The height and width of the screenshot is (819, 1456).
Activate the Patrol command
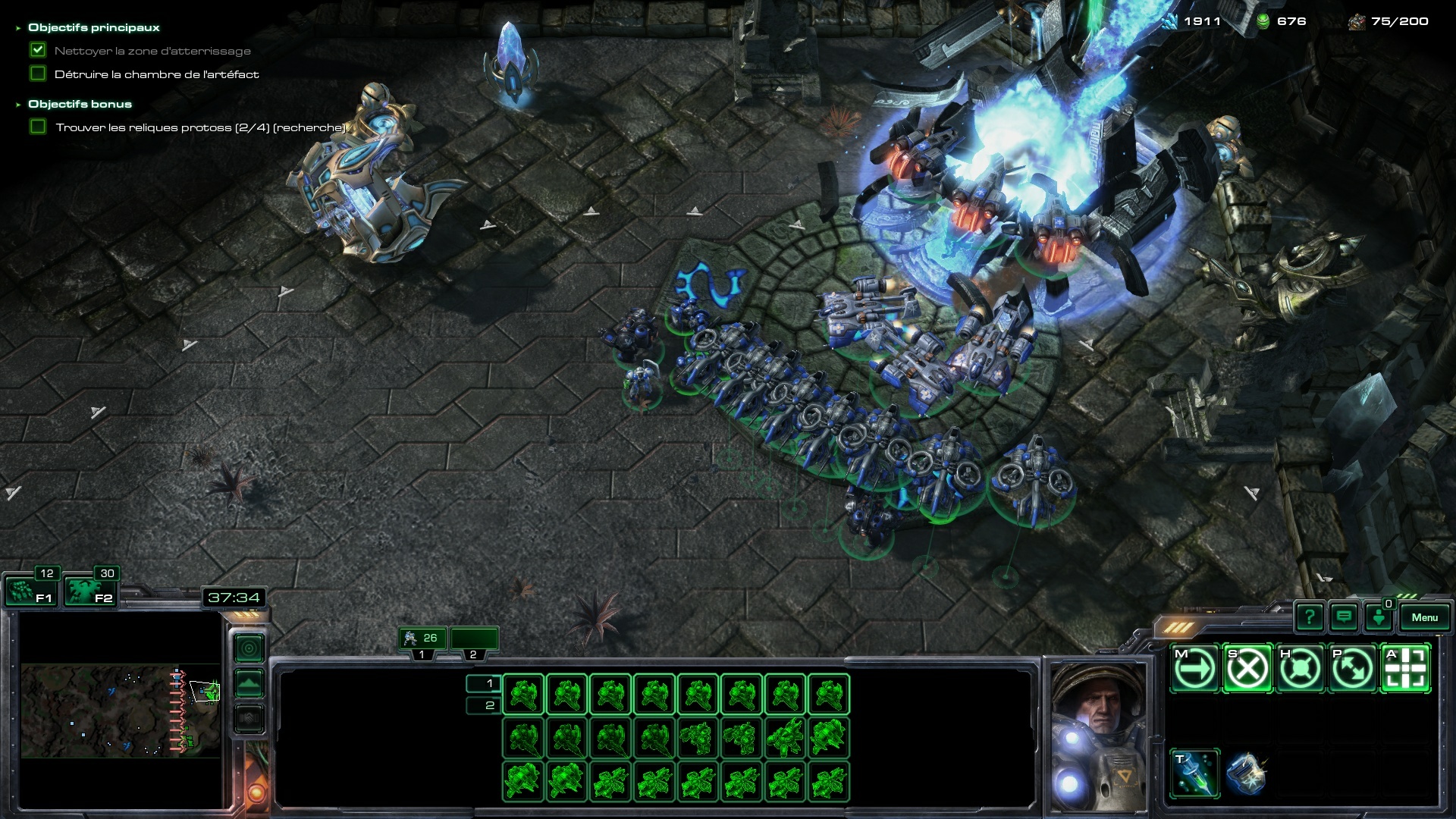pyautogui.click(x=1352, y=669)
